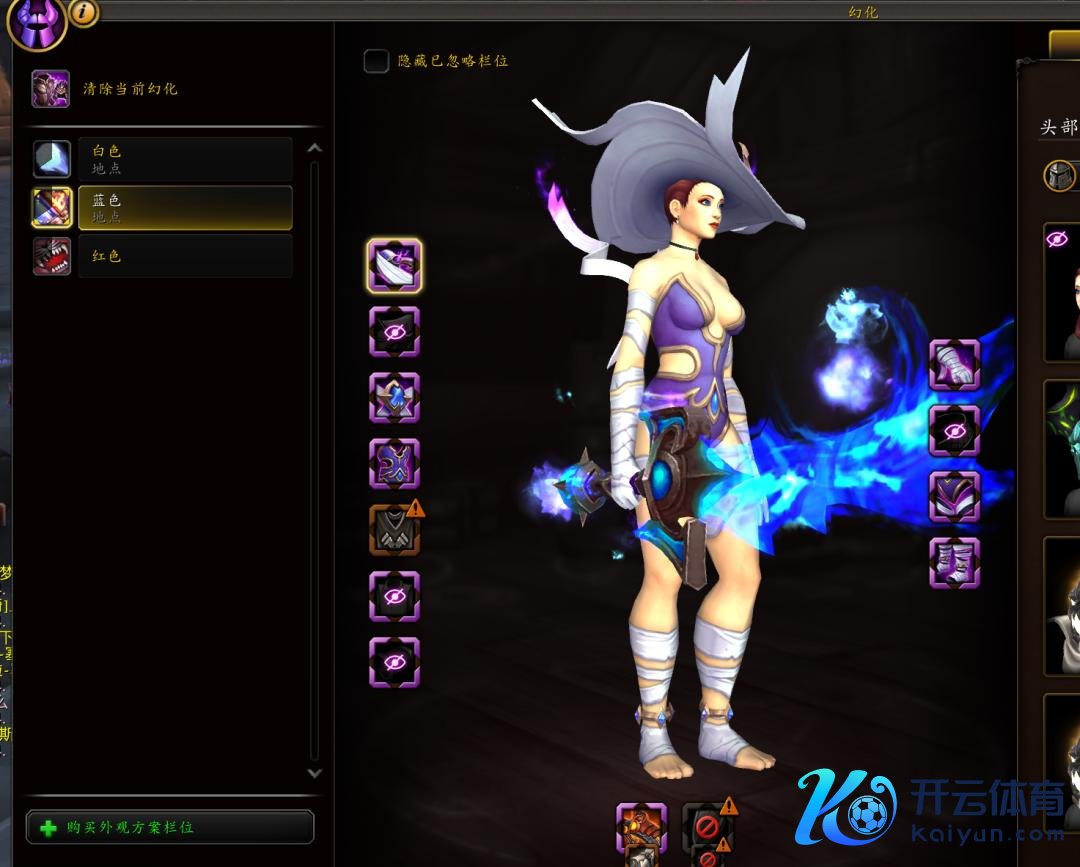Image resolution: width=1080 pixels, height=867 pixels.
Task: Choose the fiery main-hand weapon slot
Action: pos(641,827)
